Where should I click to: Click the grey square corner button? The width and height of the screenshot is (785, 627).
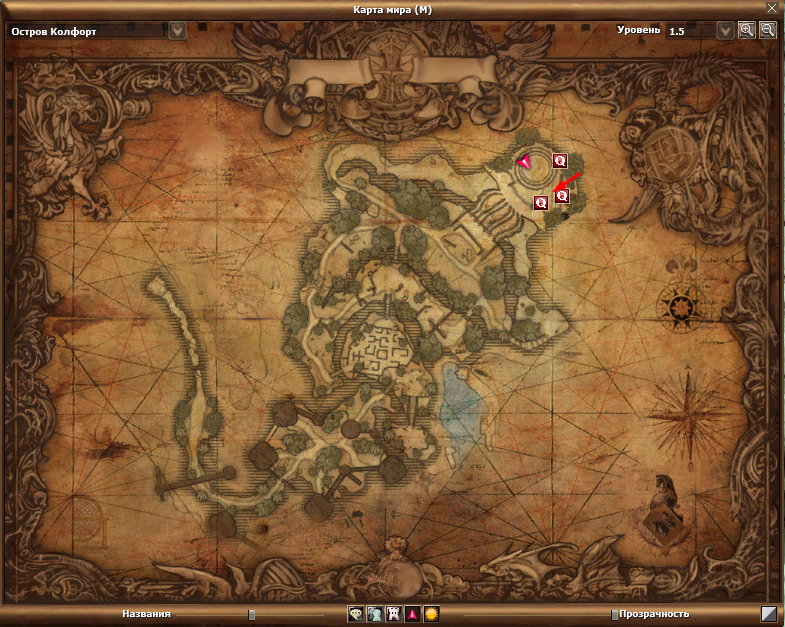point(768,613)
